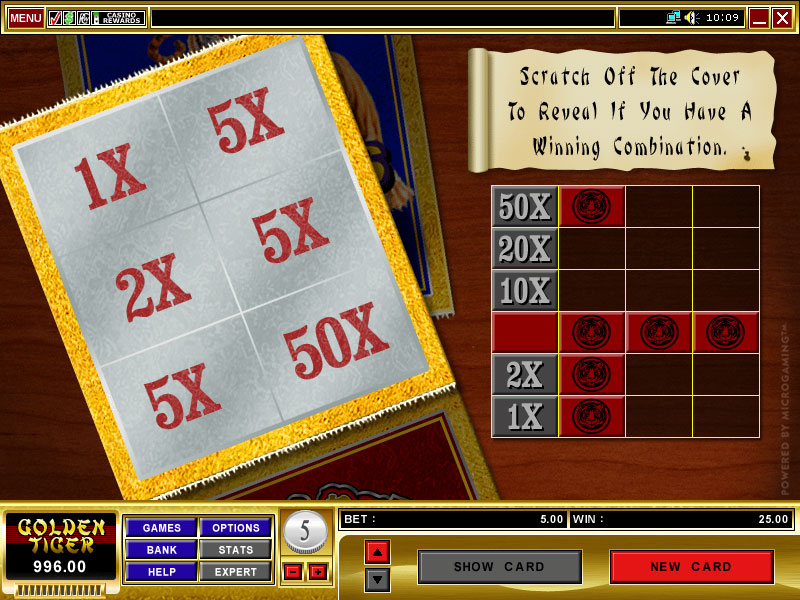Screen dimensions: 800x600
Task: Raise the bet with the red up arrow
Action: [x=377, y=552]
